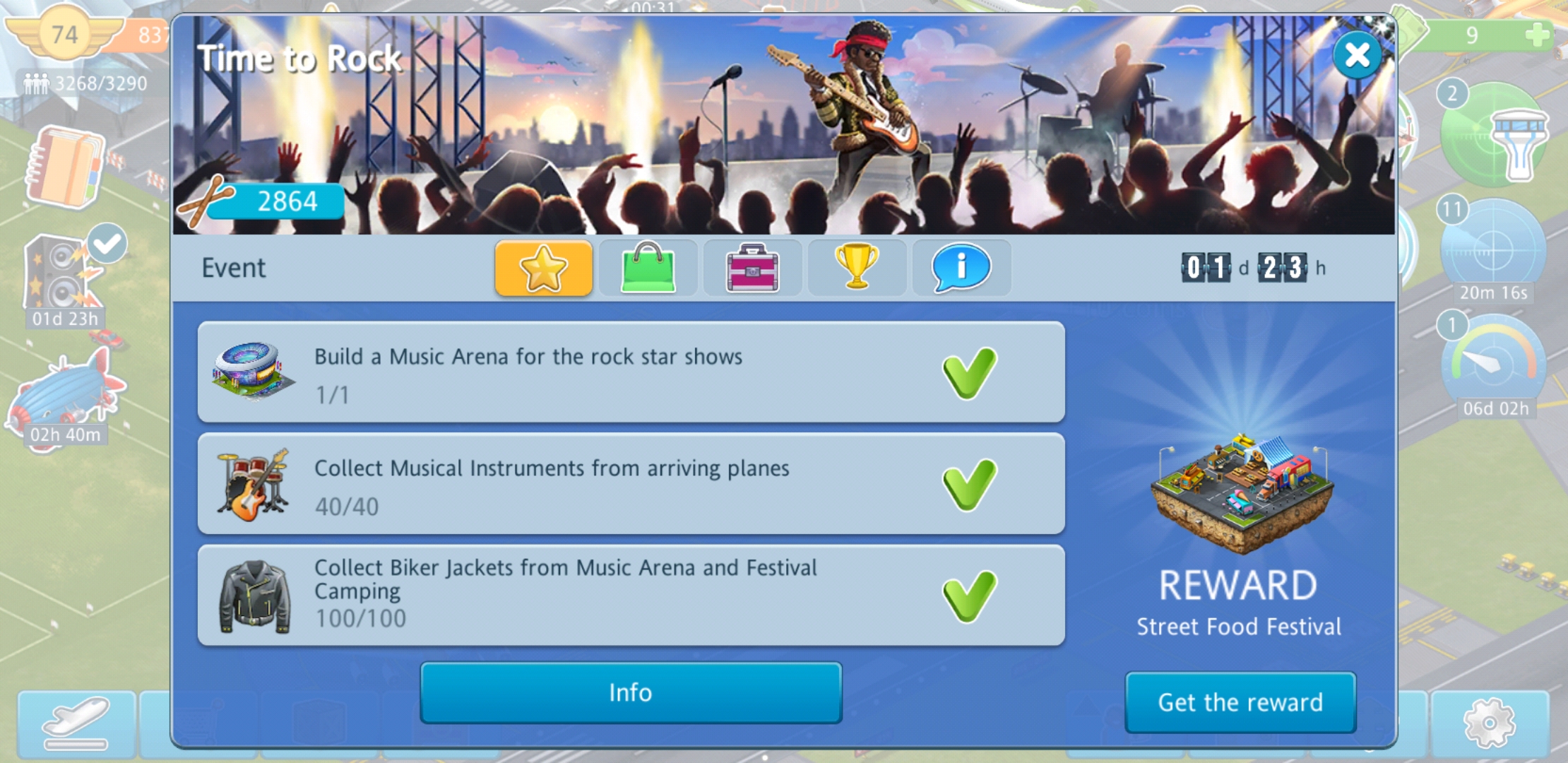Open the pink suitcase tab
Viewport: 1568px width, 763px height.
pyautogui.click(x=752, y=268)
